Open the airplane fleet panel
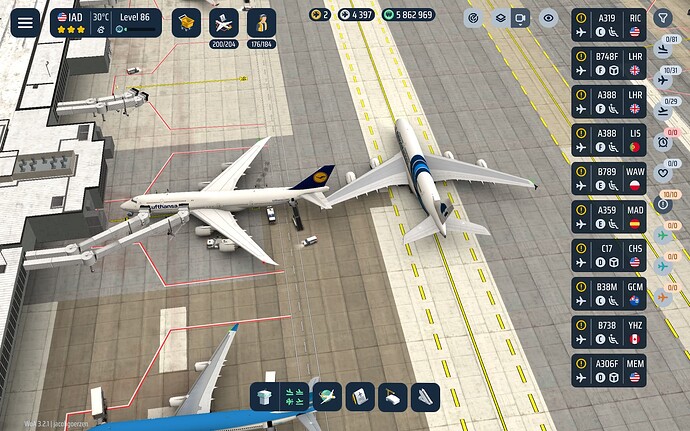The height and width of the screenshot is (431, 690). coord(224,22)
